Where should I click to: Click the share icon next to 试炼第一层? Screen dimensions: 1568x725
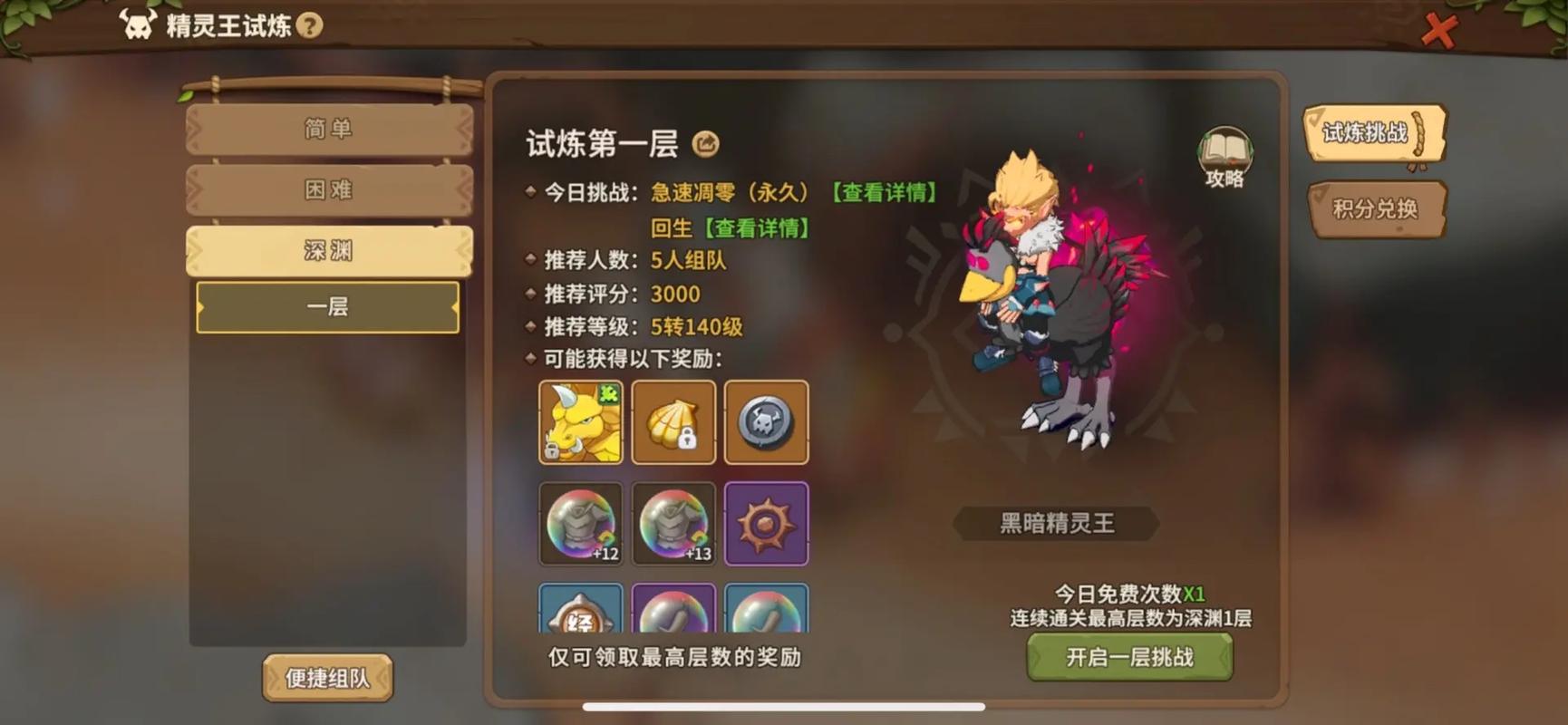[706, 143]
